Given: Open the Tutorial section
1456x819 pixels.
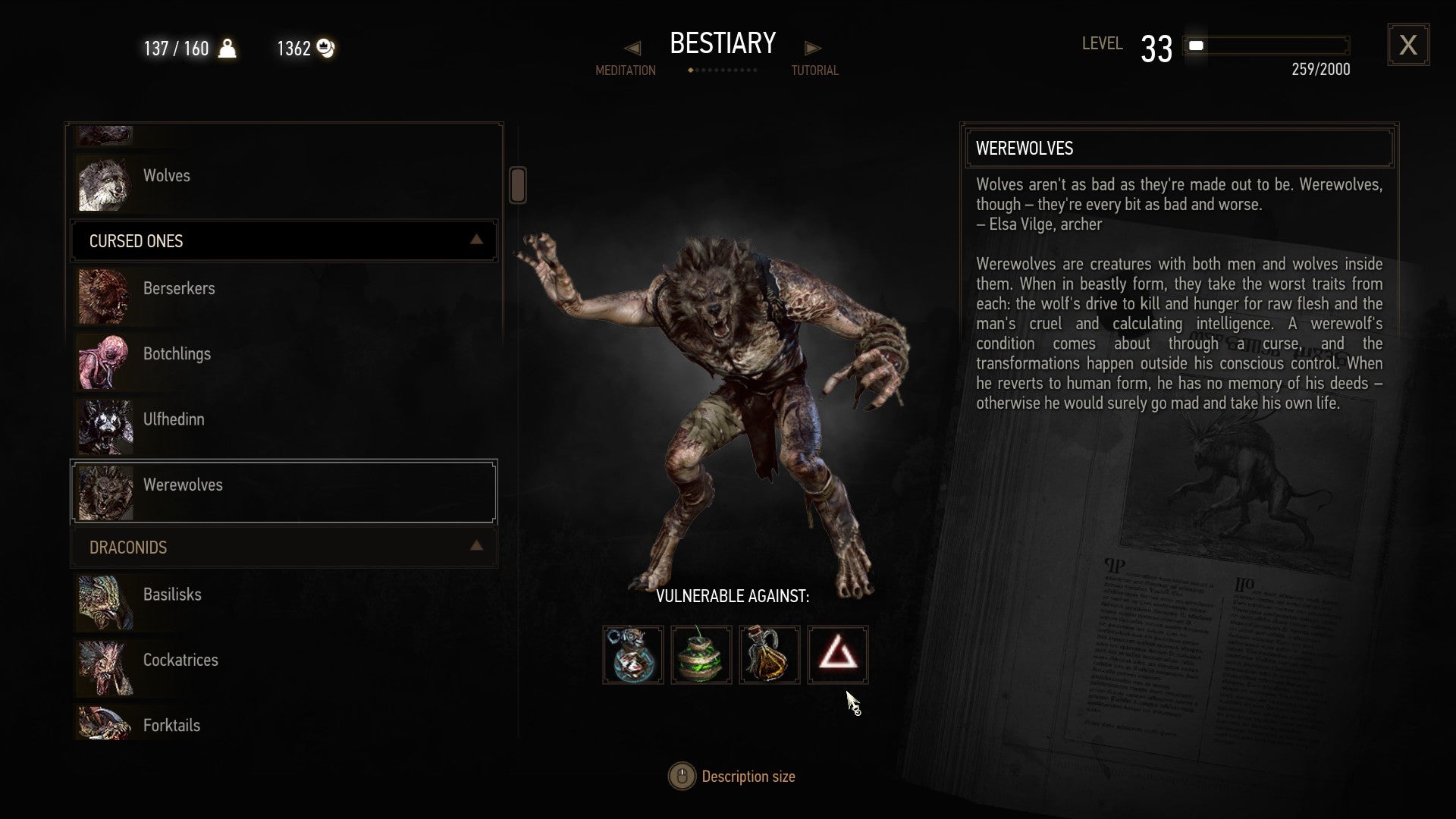Looking at the screenshot, I should 814,71.
